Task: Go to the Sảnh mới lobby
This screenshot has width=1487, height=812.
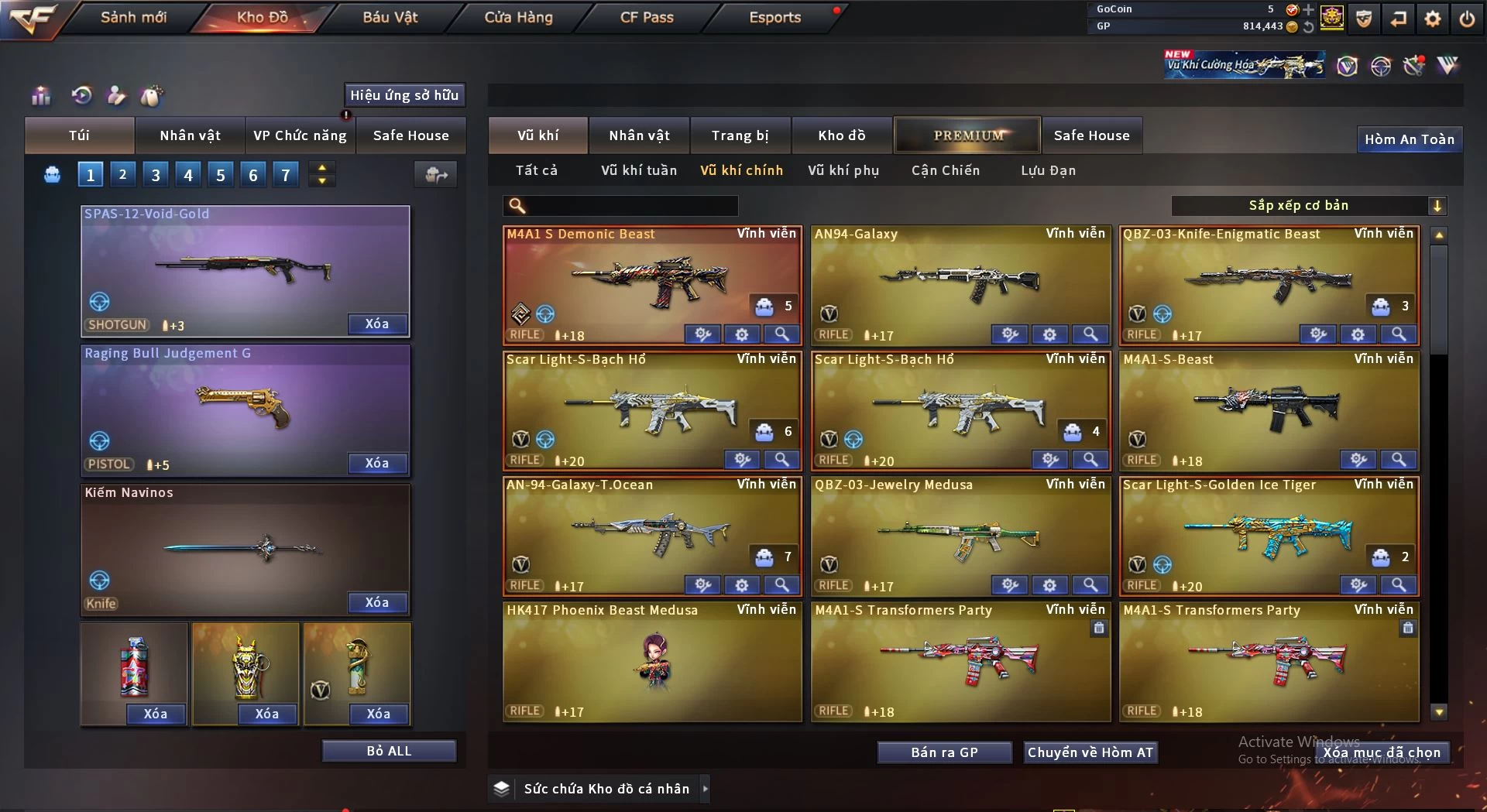Action: (x=133, y=17)
